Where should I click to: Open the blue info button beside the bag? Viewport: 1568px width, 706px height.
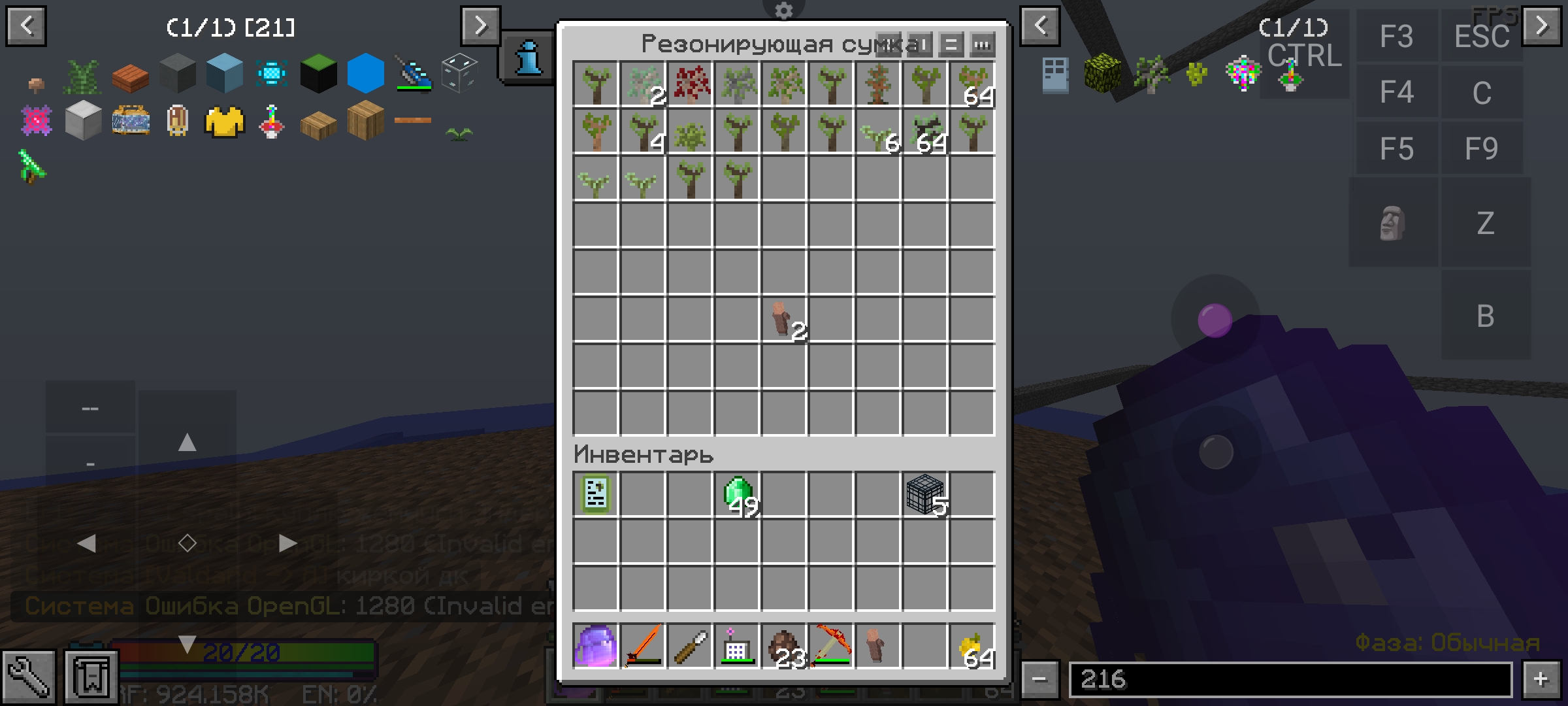pyautogui.click(x=528, y=58)
